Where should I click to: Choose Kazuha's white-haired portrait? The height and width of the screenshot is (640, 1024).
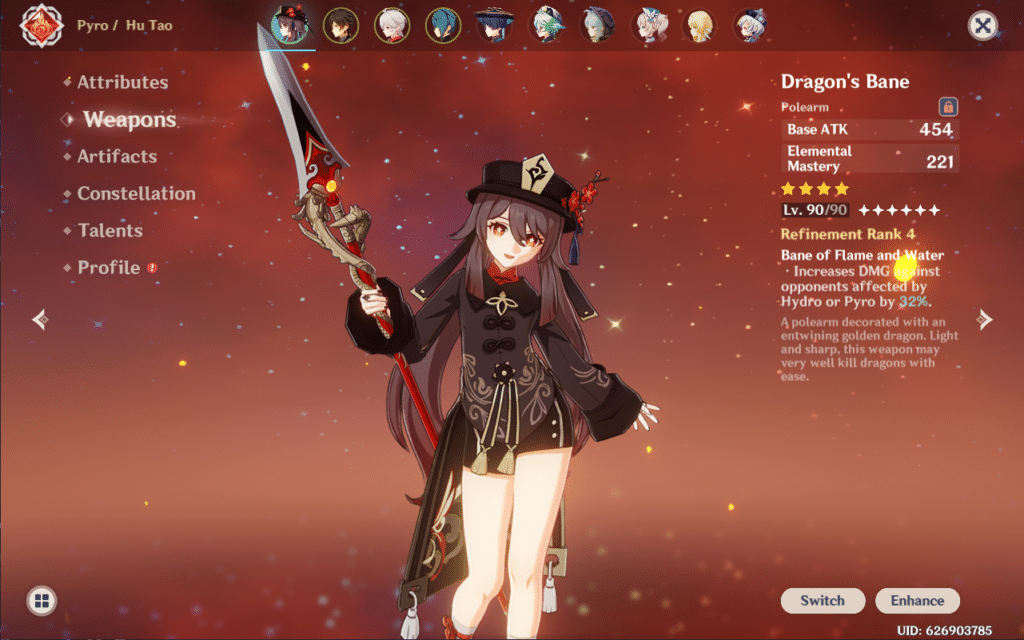coord(392,25)
